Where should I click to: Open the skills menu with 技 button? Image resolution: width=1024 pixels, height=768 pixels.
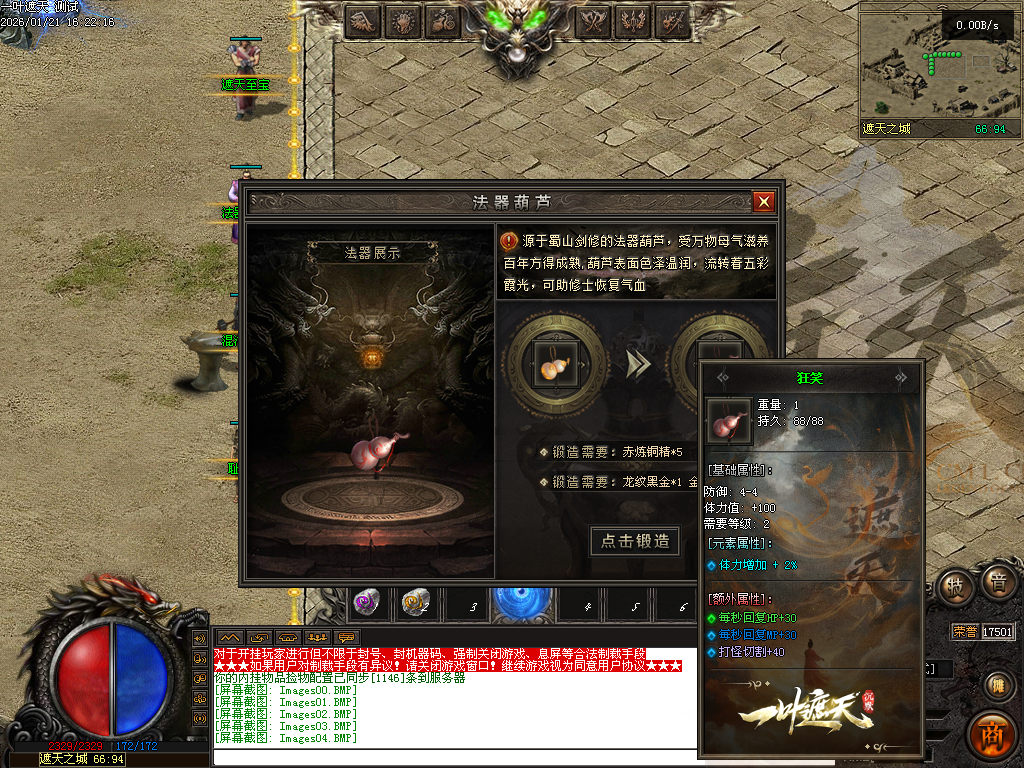956,586
